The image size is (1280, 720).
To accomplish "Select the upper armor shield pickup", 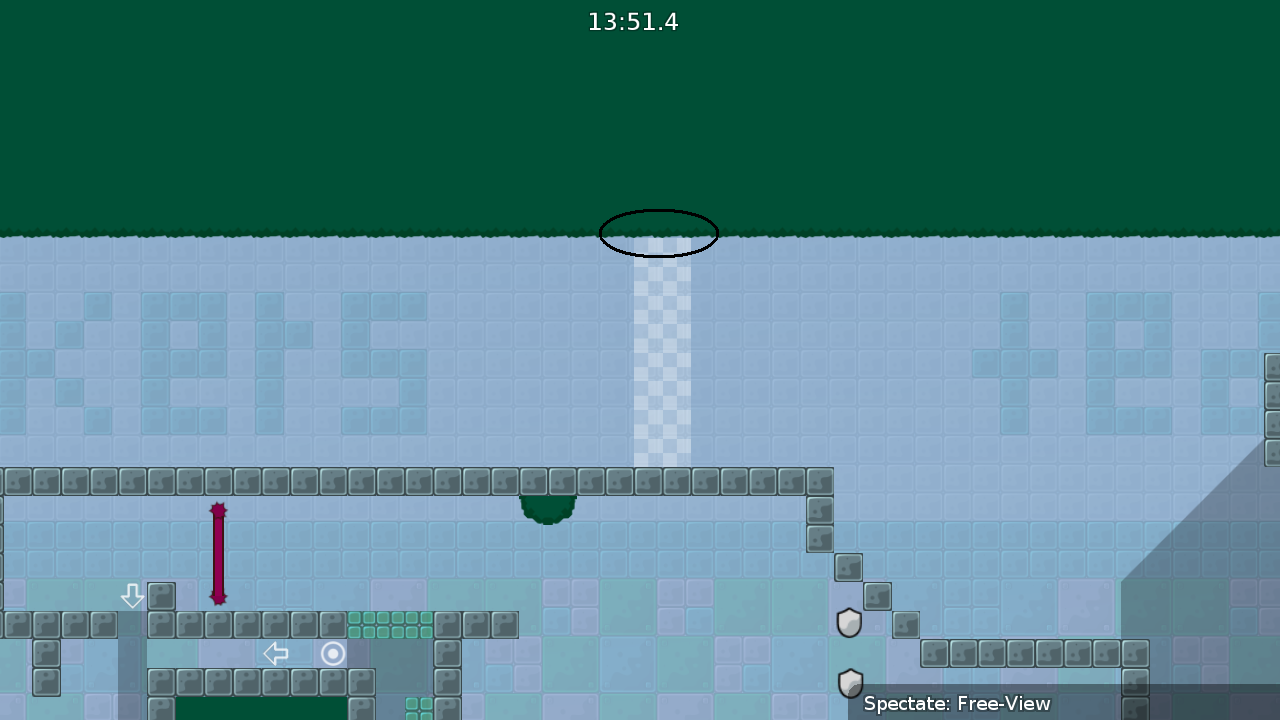I will click(848, 622).
